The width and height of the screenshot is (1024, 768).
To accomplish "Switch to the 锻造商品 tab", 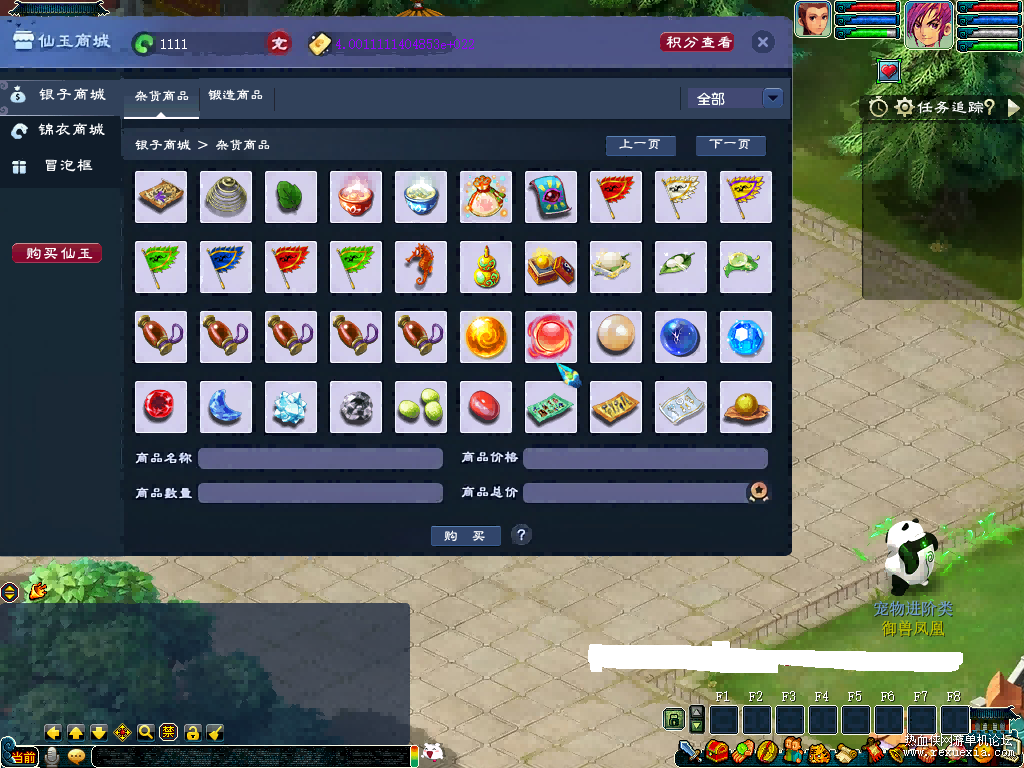I will (x=236, y=96).
